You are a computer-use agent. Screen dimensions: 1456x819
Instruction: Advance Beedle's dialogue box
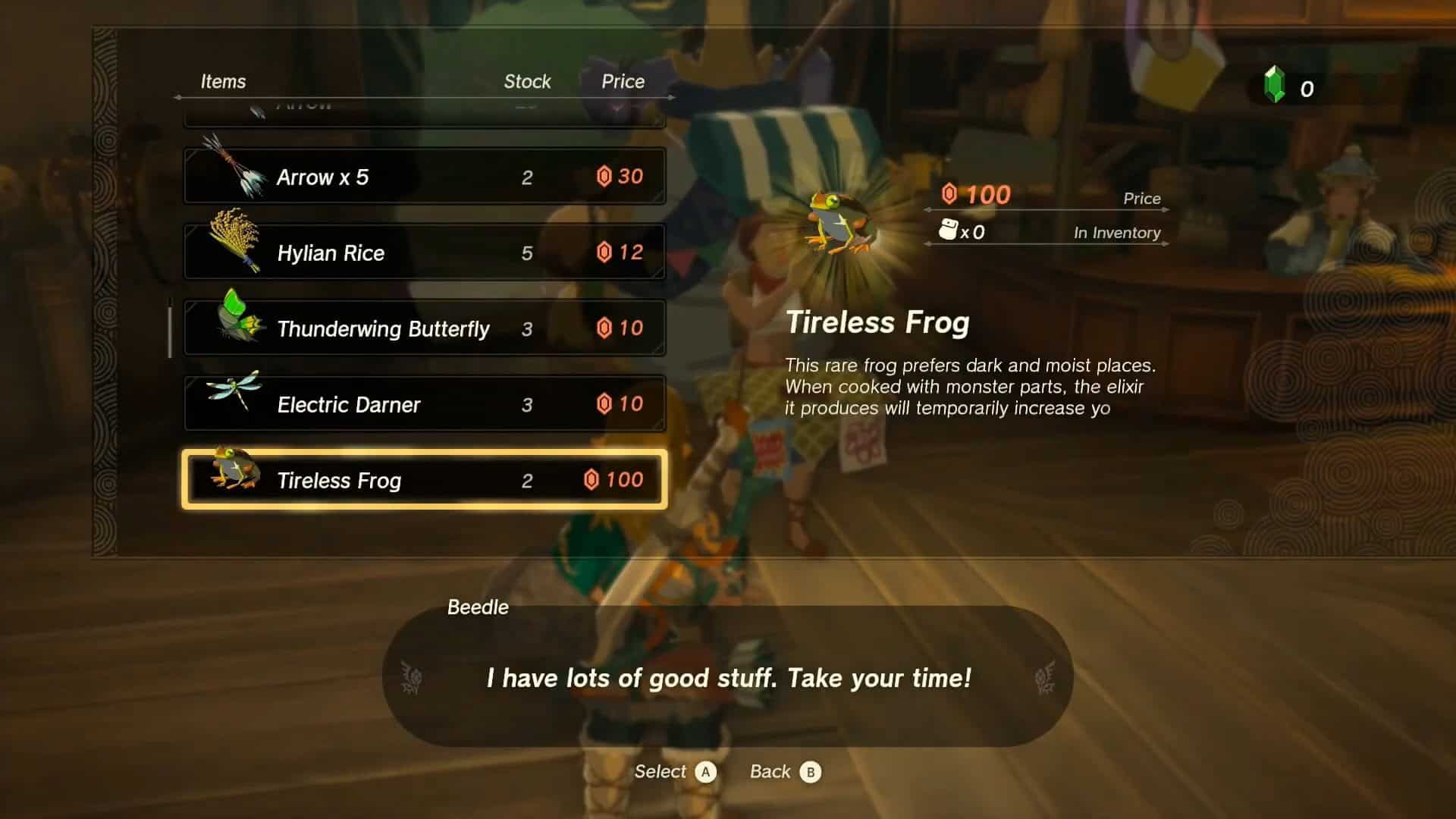(728, 677)
